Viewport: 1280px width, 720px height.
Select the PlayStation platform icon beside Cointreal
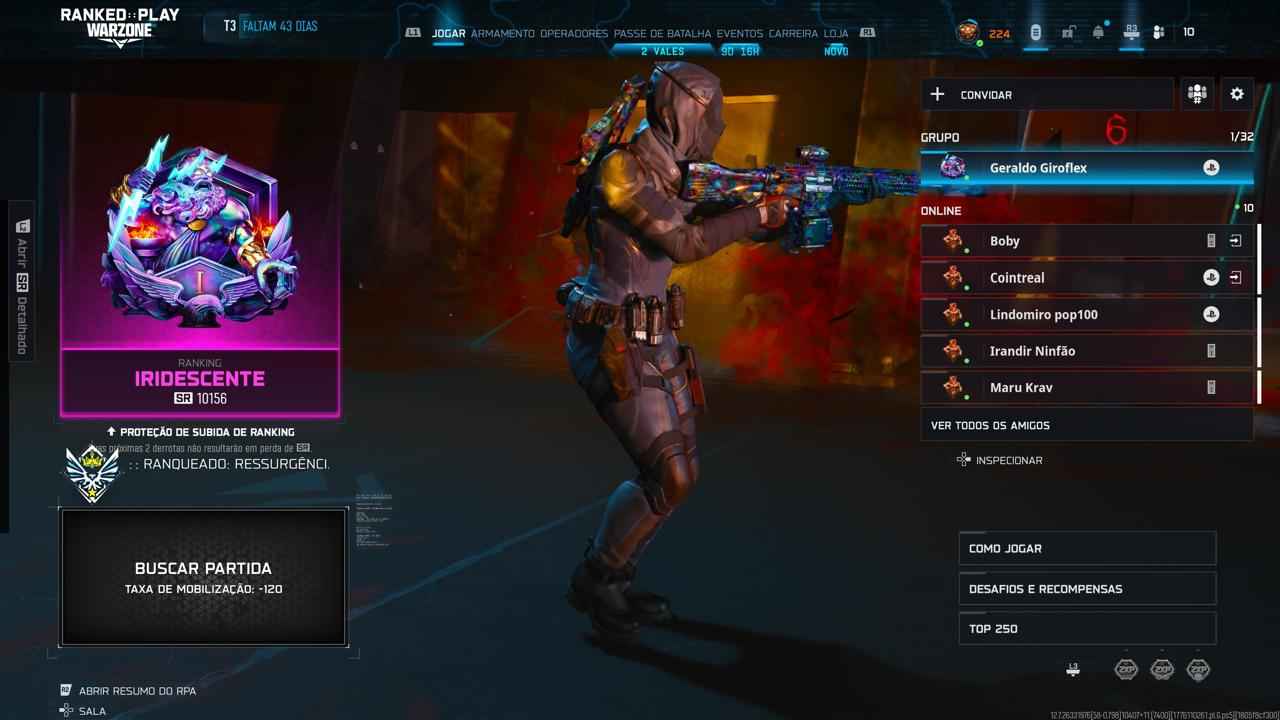pos(1210,277)
